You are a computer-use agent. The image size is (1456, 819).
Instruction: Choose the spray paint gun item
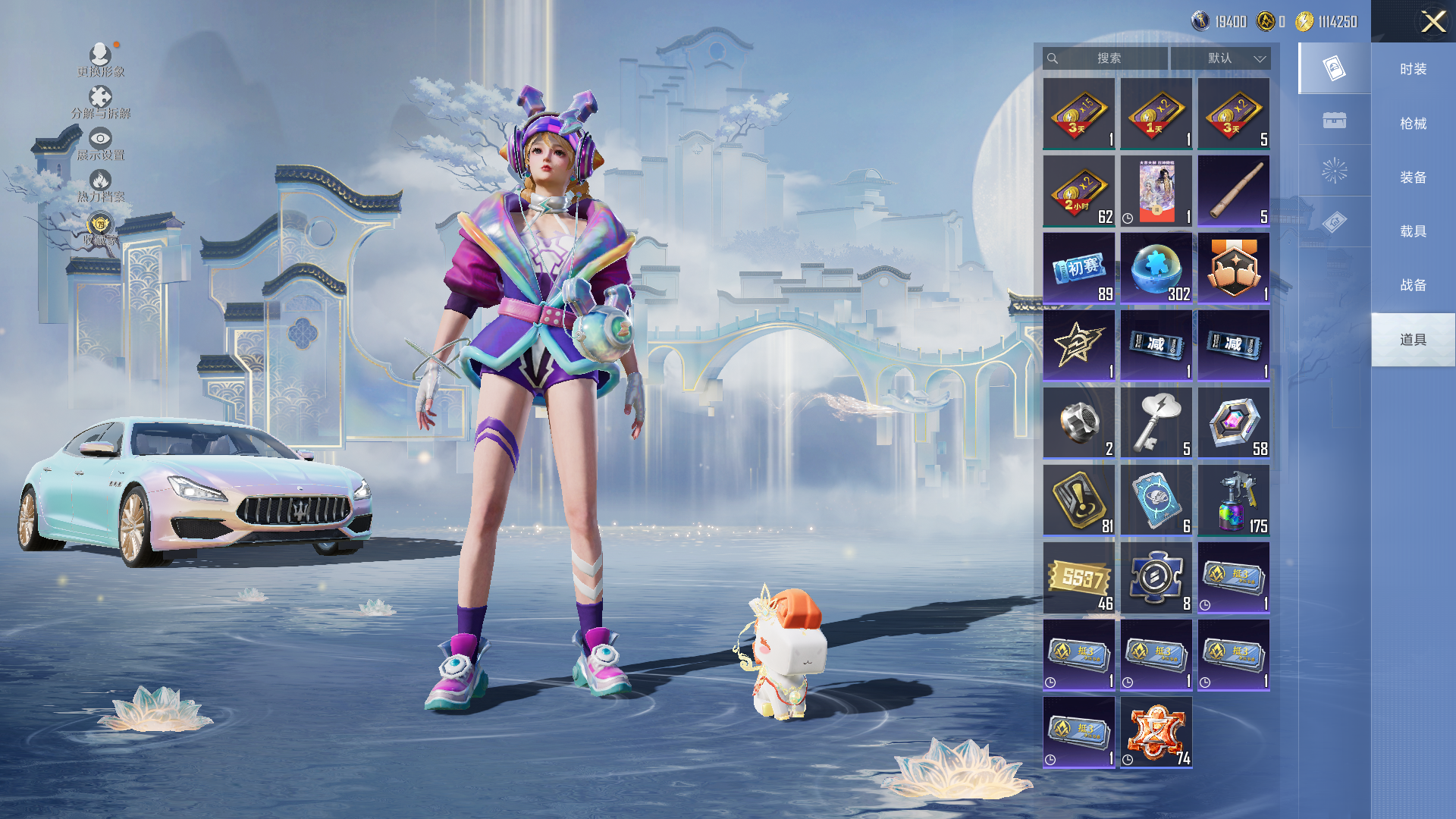[1233, 500]
